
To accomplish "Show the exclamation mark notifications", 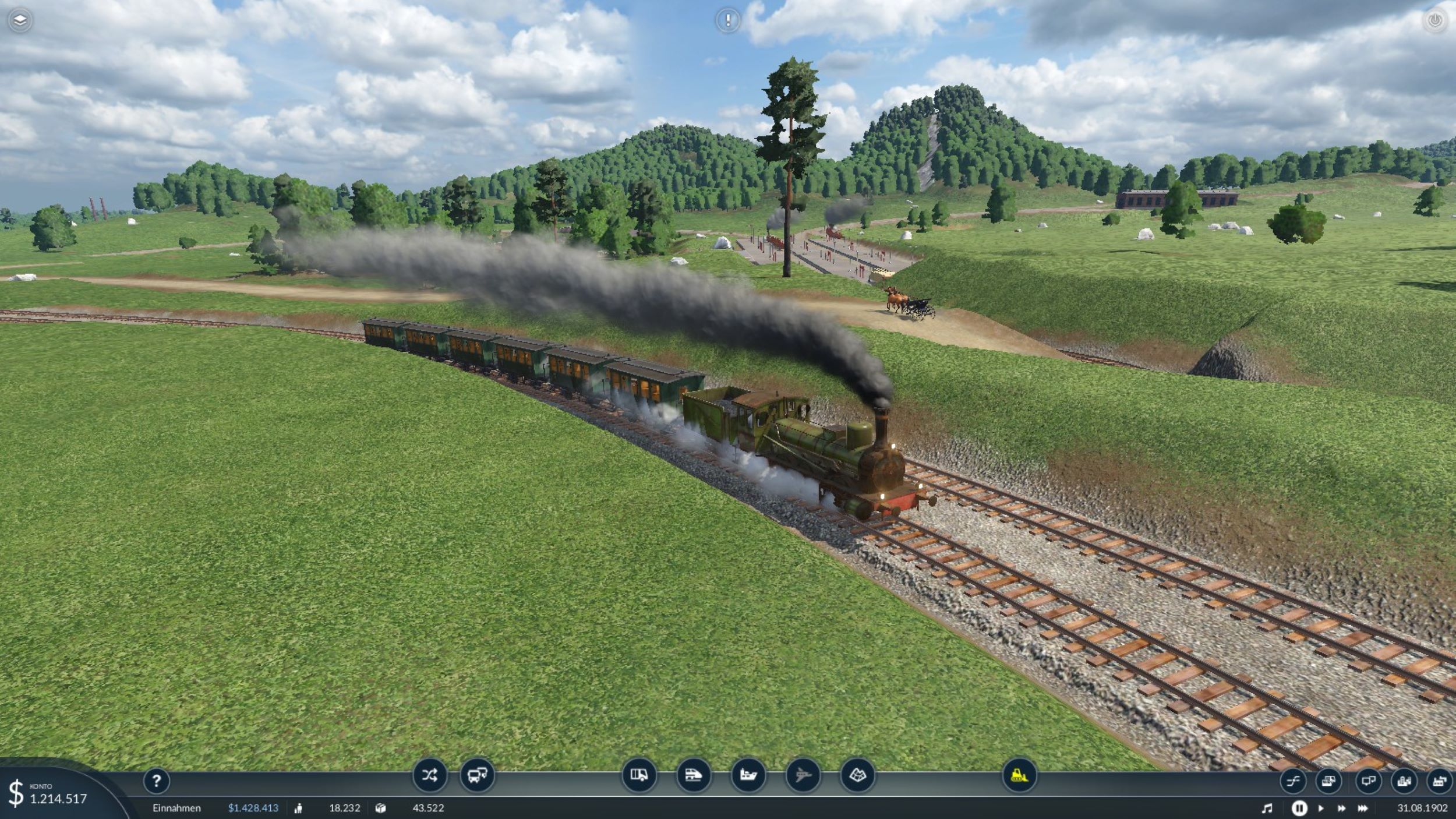I will tap(727, 21).
